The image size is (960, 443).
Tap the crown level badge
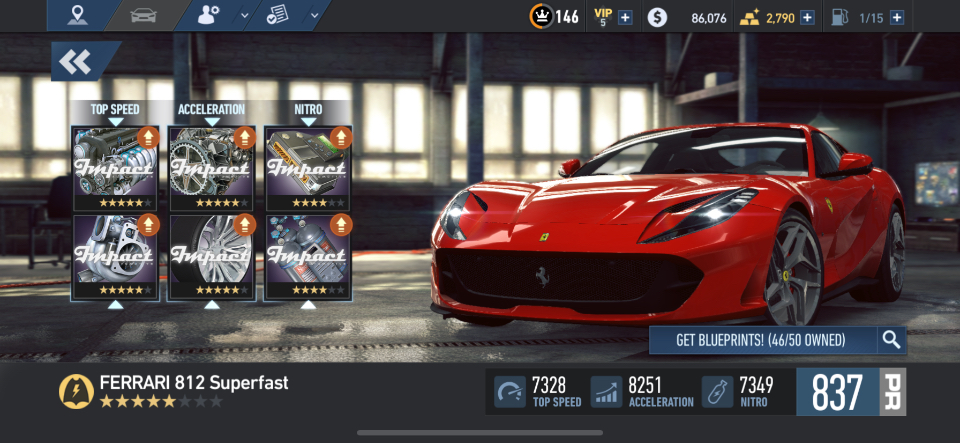540,17
